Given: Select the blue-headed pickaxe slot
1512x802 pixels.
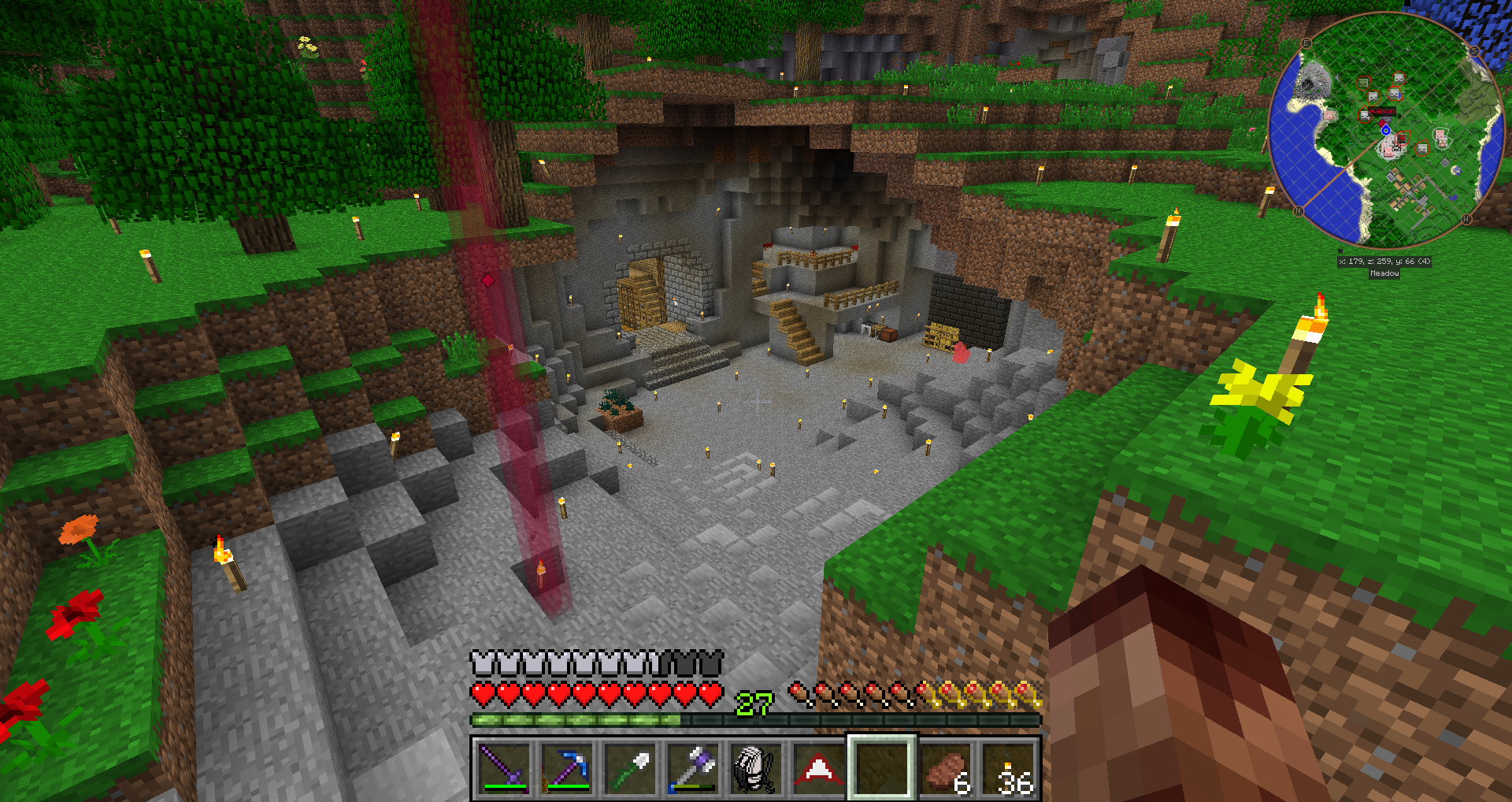Looking at the screenshot, I should point(567,767).
